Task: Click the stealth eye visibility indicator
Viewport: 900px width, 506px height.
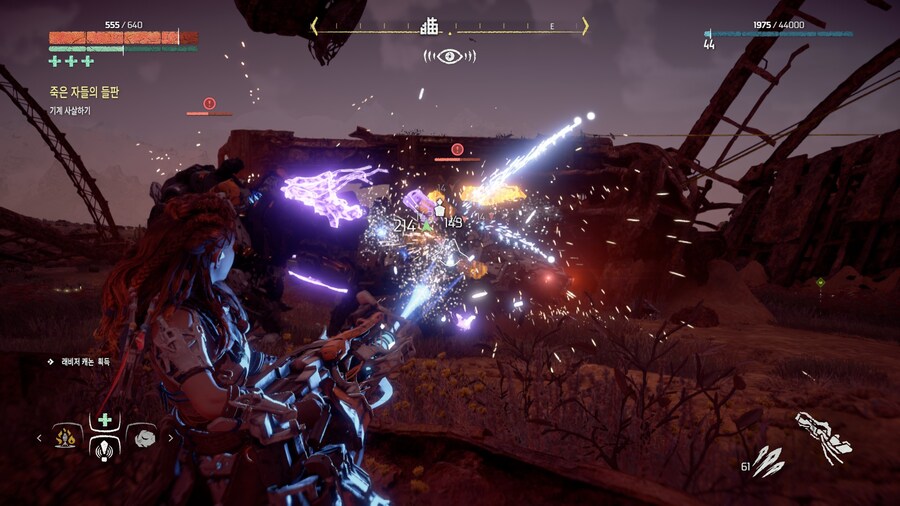Action: click(449, 56)
